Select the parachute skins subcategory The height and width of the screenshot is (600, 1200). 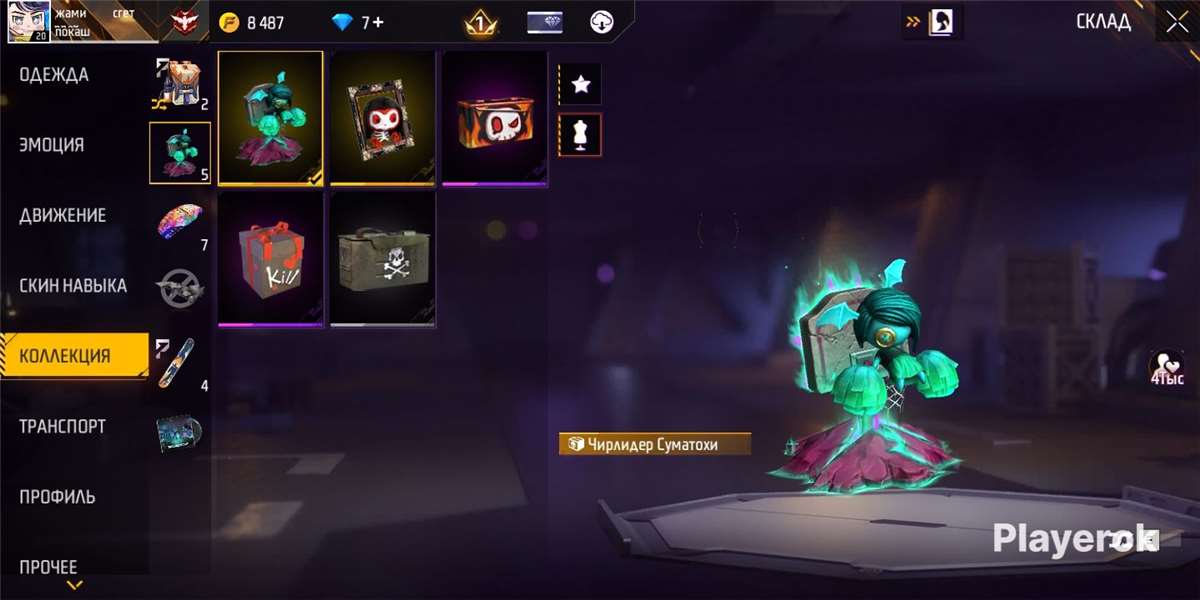[180, 222]
